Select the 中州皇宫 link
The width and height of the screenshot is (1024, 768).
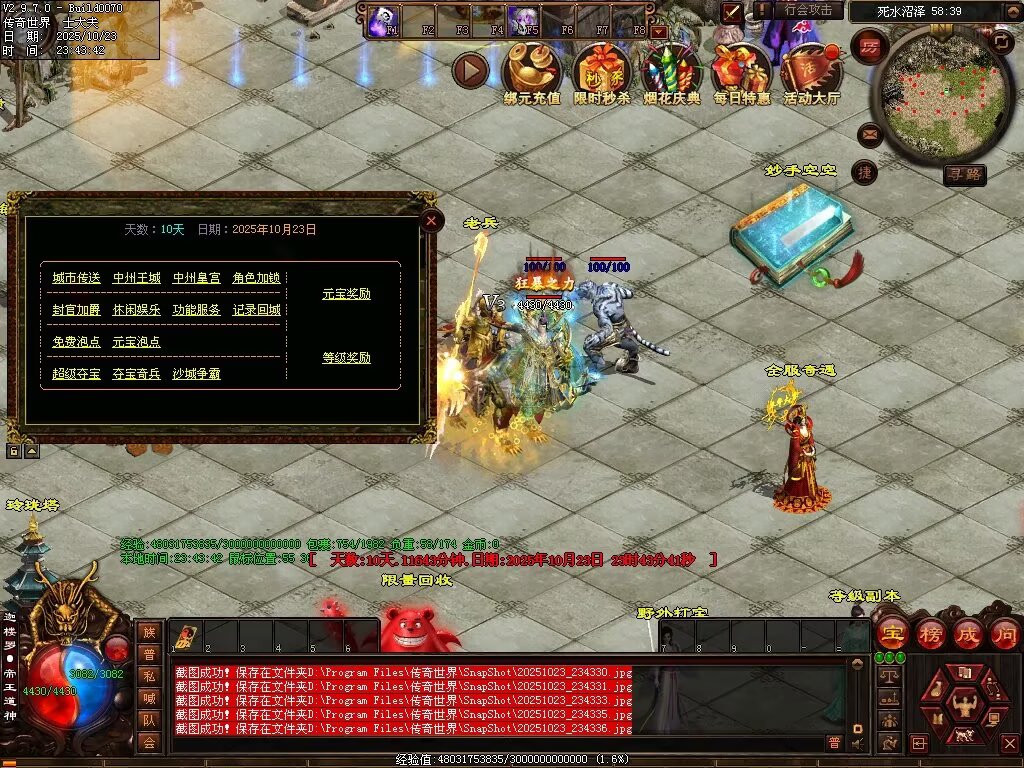point(196,278)
